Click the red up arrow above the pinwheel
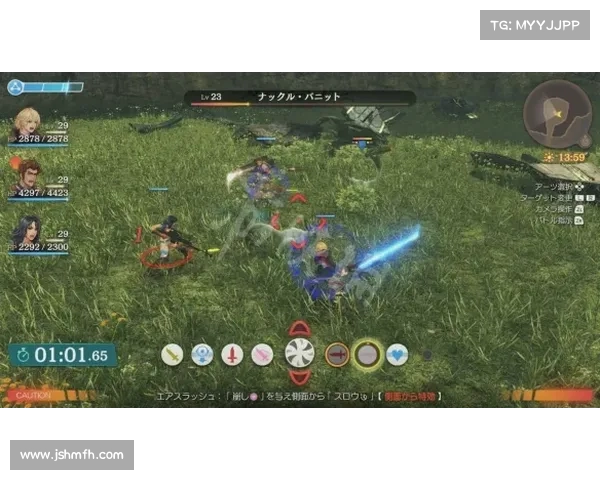Viewport: 600px width, 480px height. point(299,328)
